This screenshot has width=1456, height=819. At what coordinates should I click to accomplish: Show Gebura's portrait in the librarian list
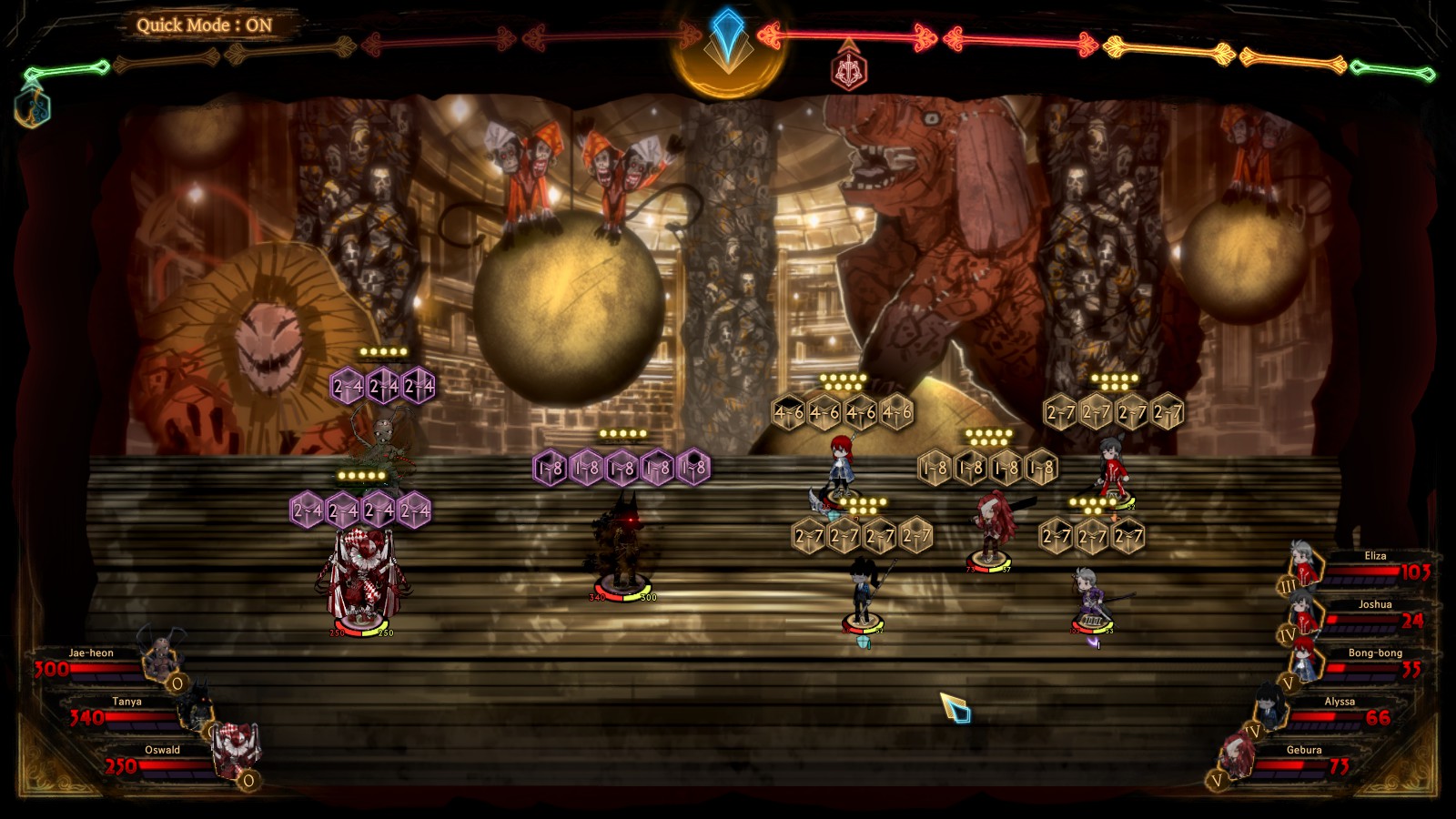pyautogui.click(x=1238, y=755)
